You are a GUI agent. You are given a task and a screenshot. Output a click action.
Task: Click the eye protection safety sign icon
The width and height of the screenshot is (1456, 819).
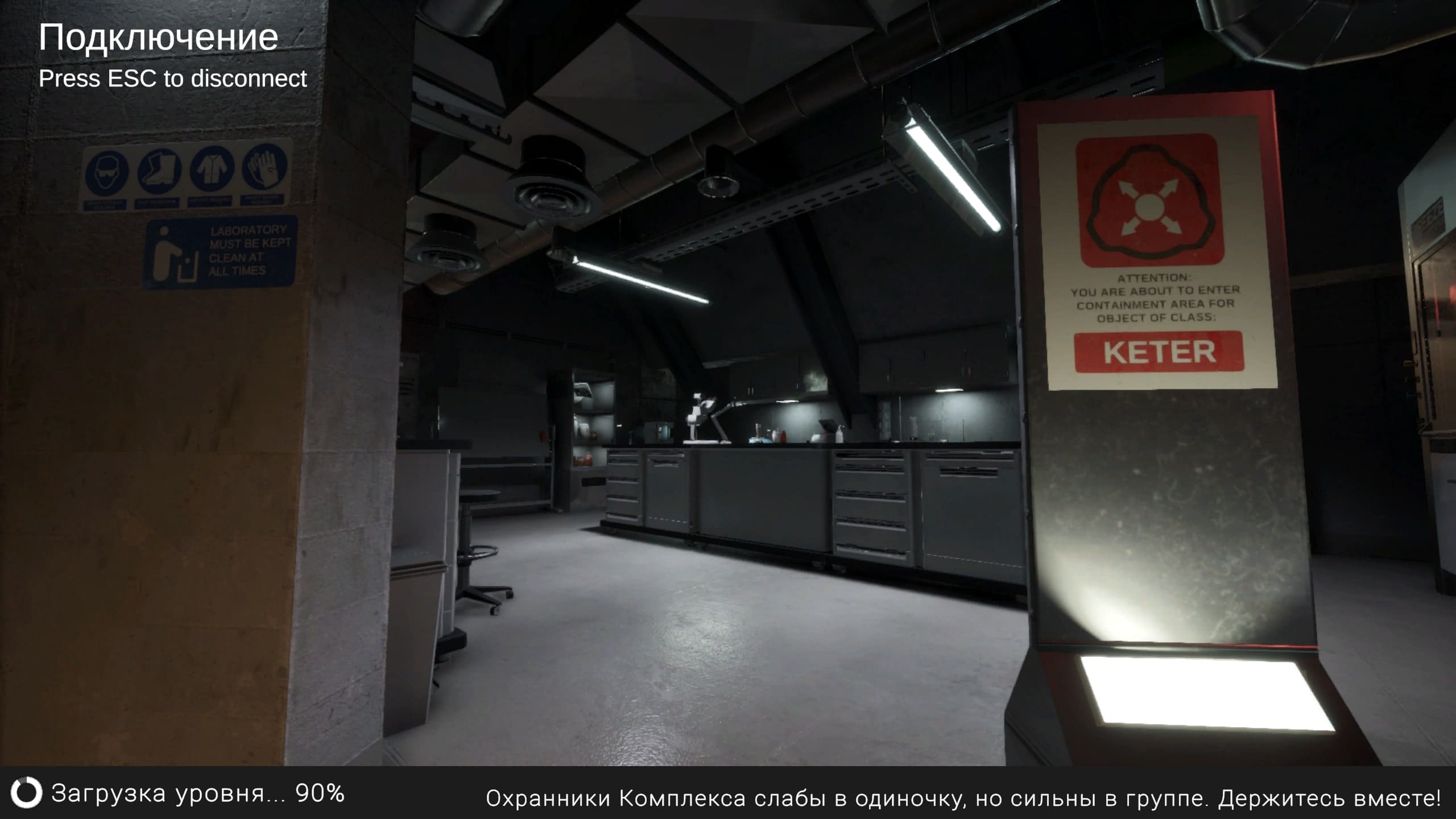tap(108, 169)
